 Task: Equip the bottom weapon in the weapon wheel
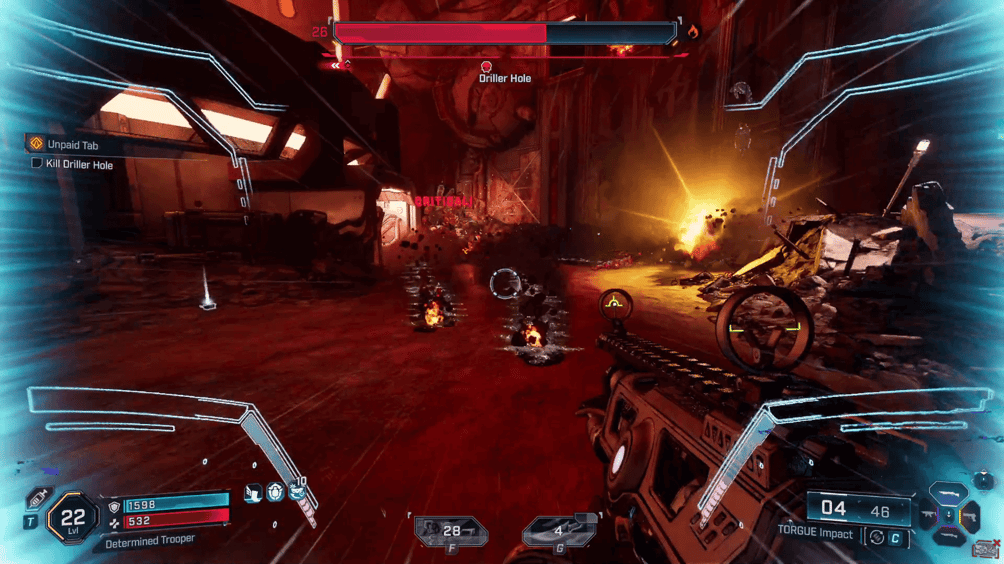(948, 535)
